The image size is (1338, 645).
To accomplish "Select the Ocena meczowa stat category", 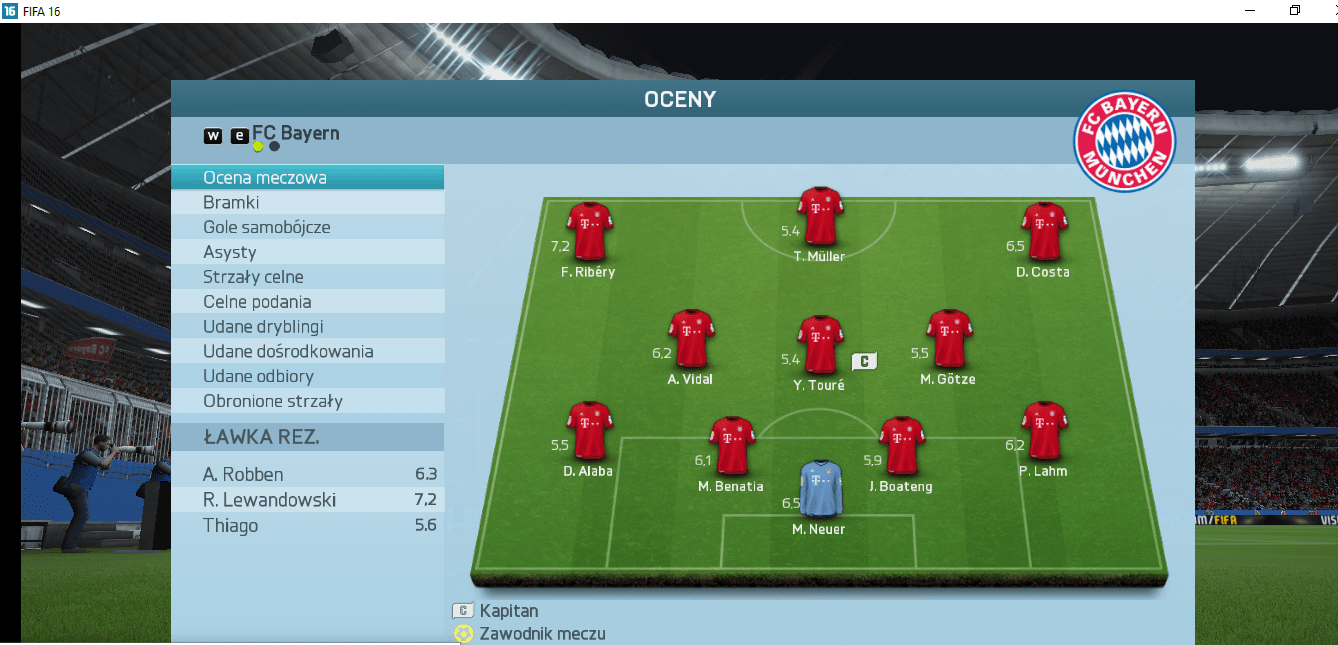I will [x=307, y=178].
